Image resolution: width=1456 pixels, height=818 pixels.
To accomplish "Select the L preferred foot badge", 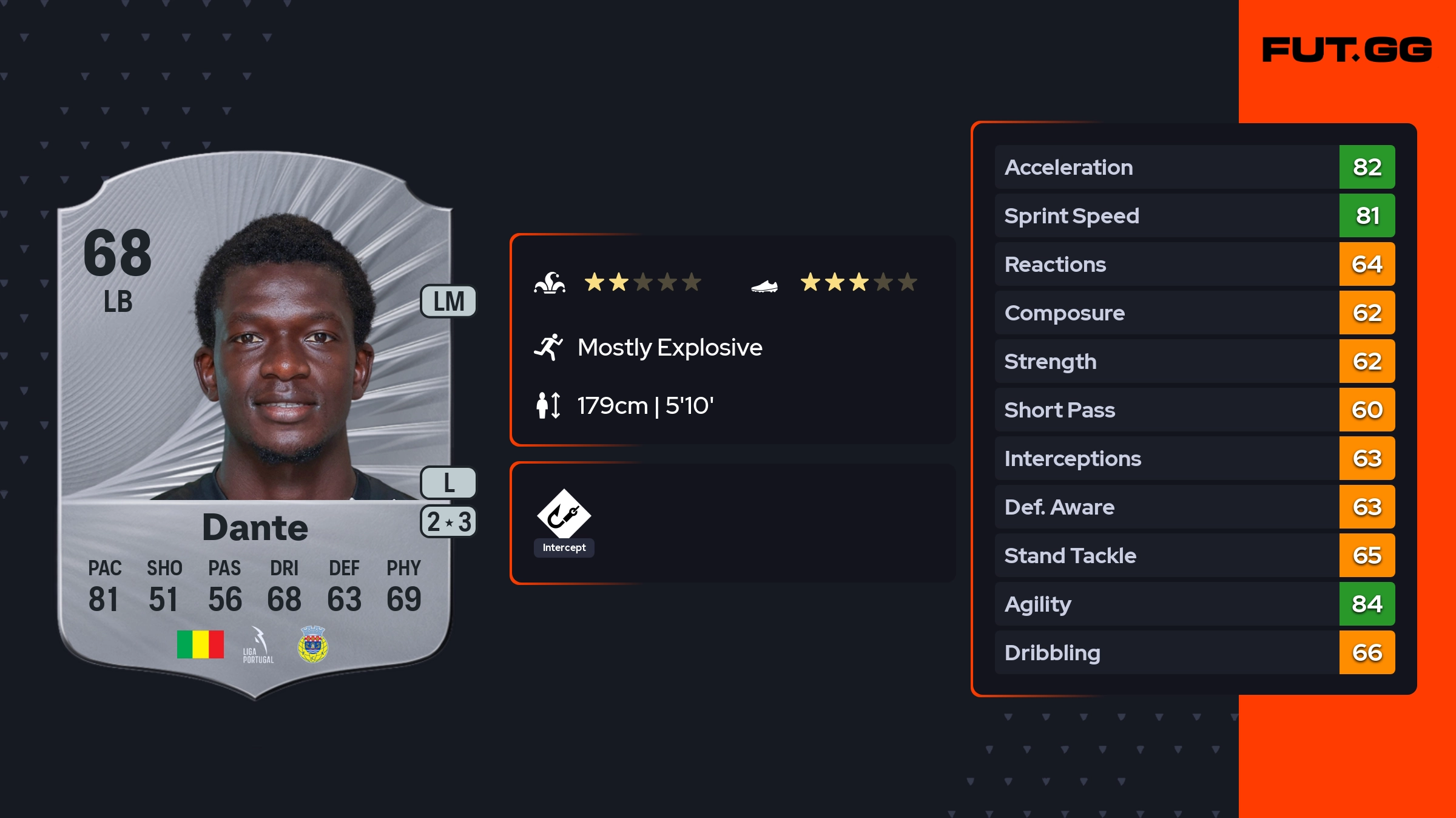I will pyautogui.click(x=448, y=483).
